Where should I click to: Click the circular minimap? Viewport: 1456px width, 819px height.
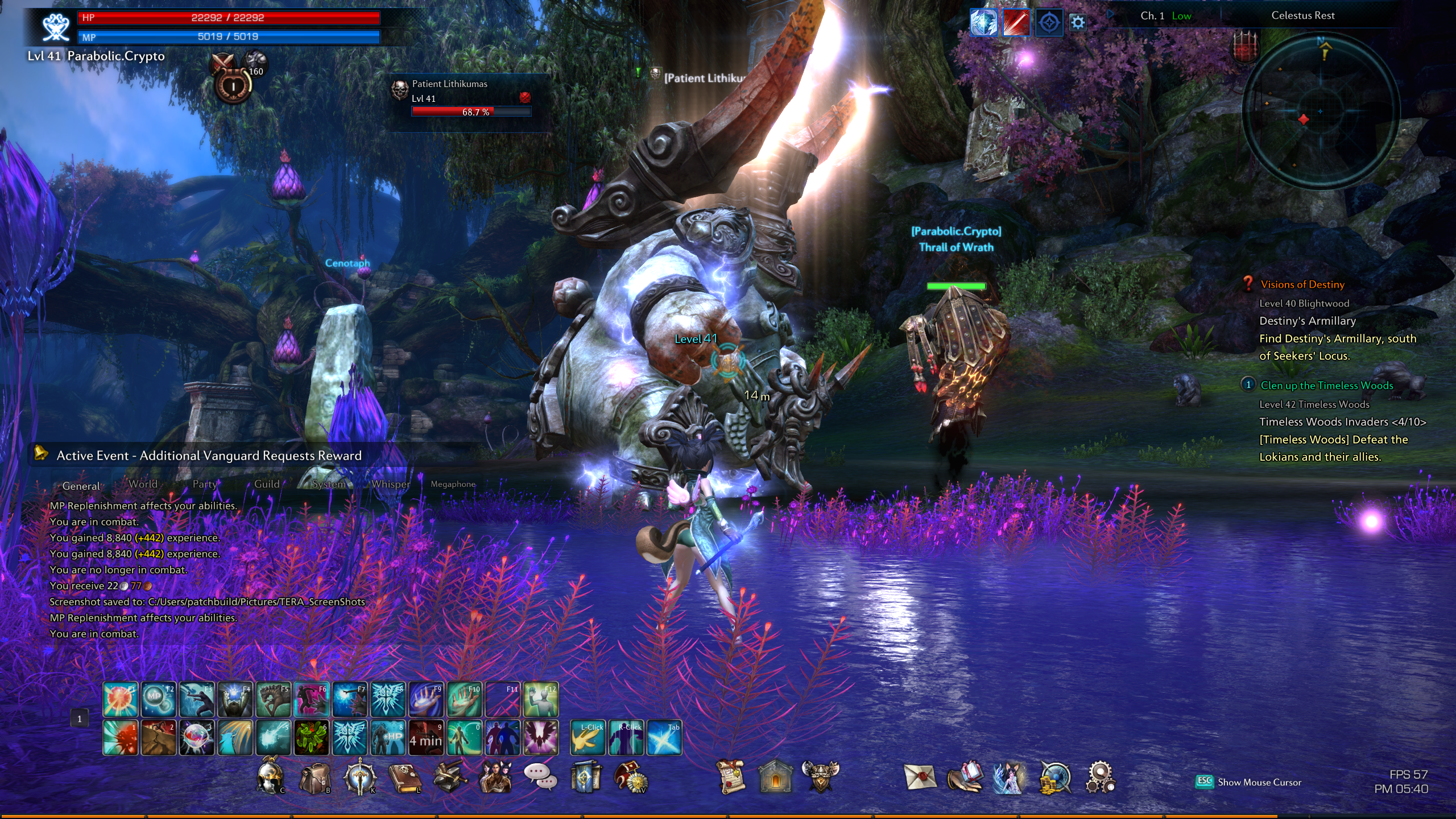click(1321, 111)
